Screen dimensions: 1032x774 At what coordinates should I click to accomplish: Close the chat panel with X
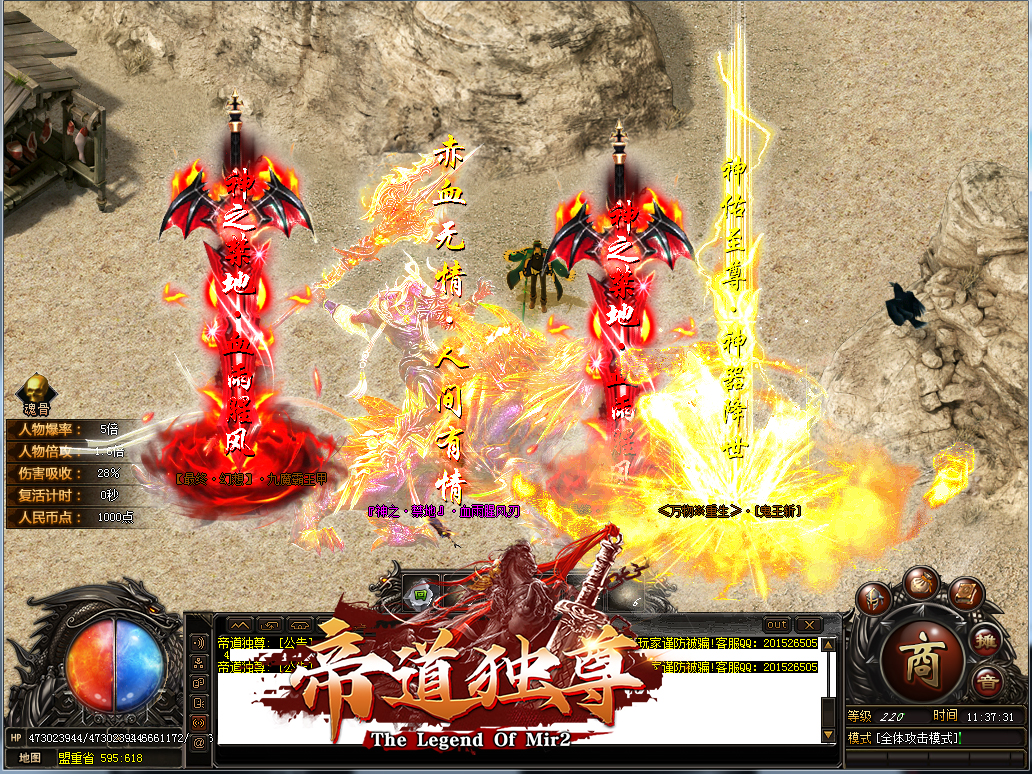pos(808,625)
